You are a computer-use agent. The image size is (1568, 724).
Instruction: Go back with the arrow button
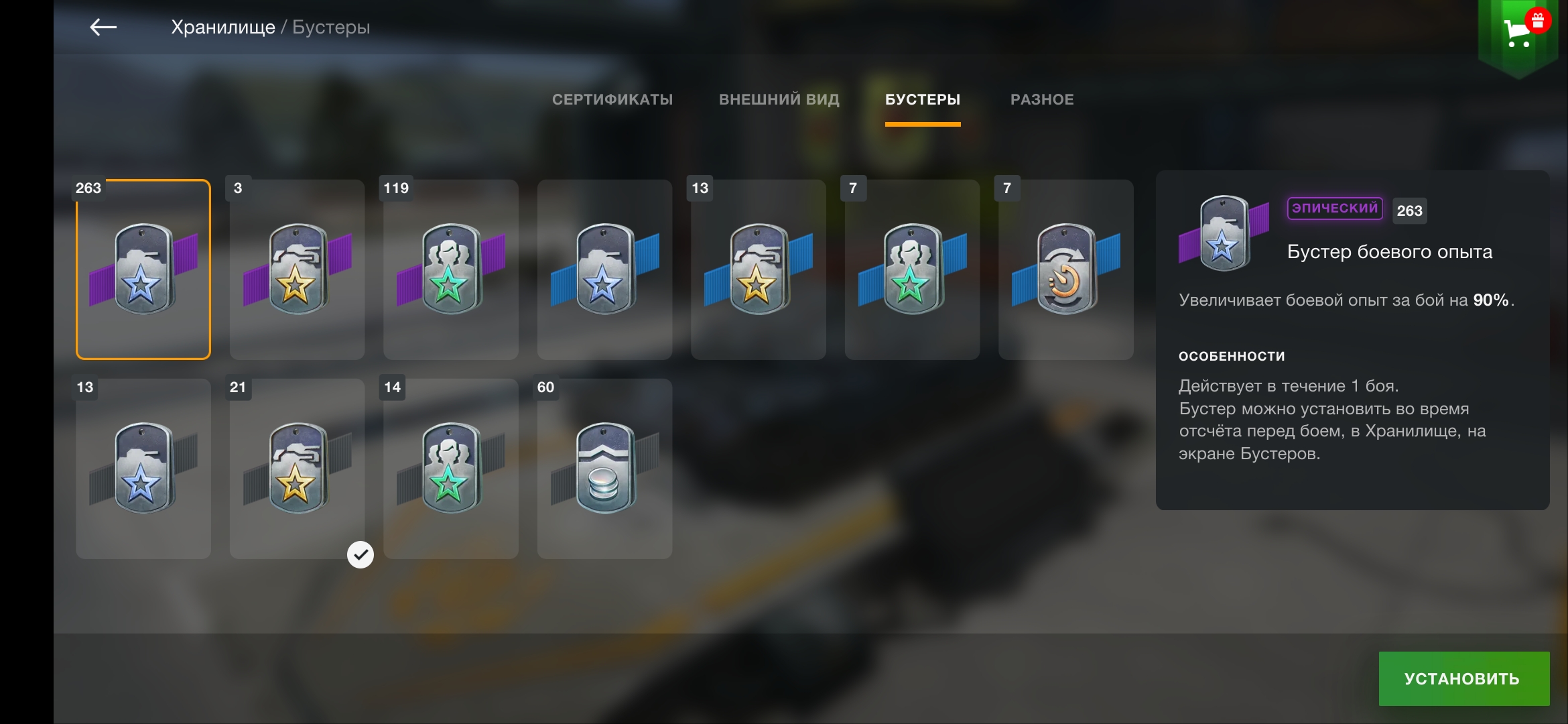pos(103,27)
